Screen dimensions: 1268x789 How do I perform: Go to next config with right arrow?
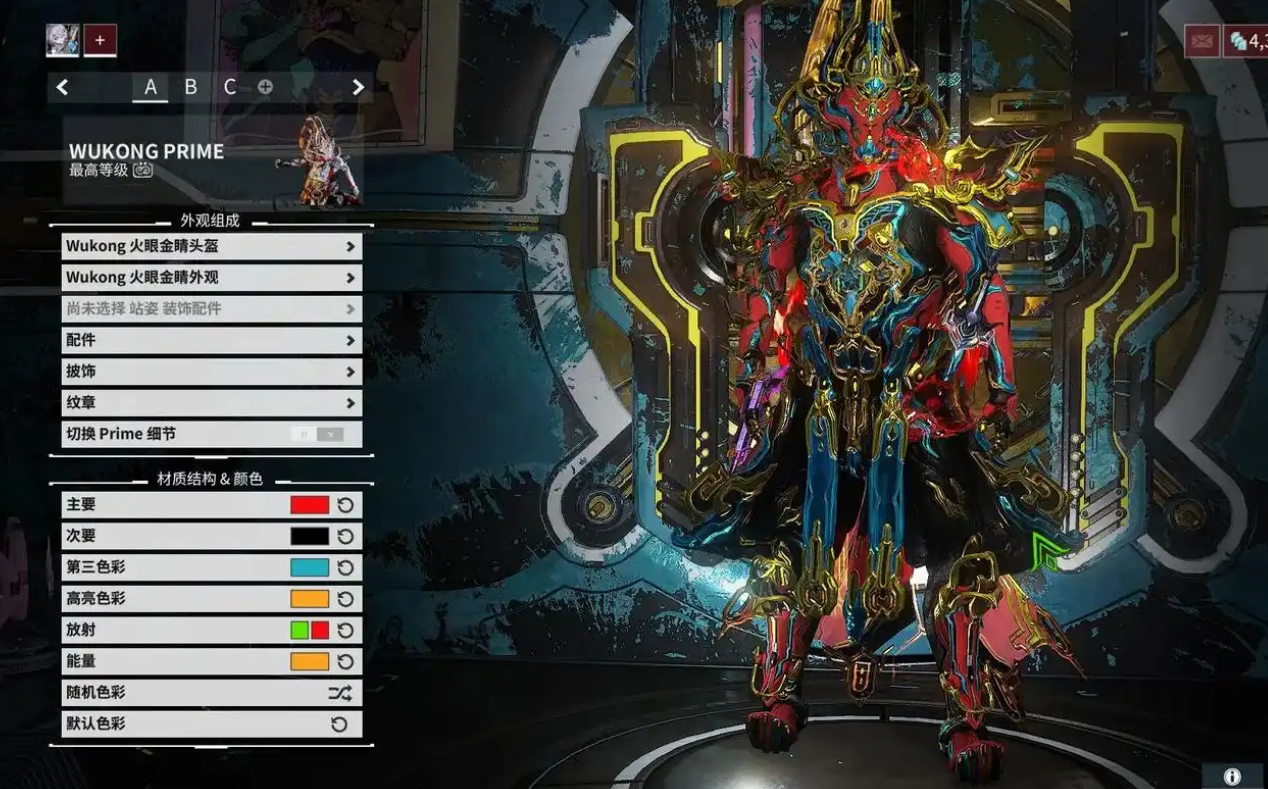click(x=358, y=87)
